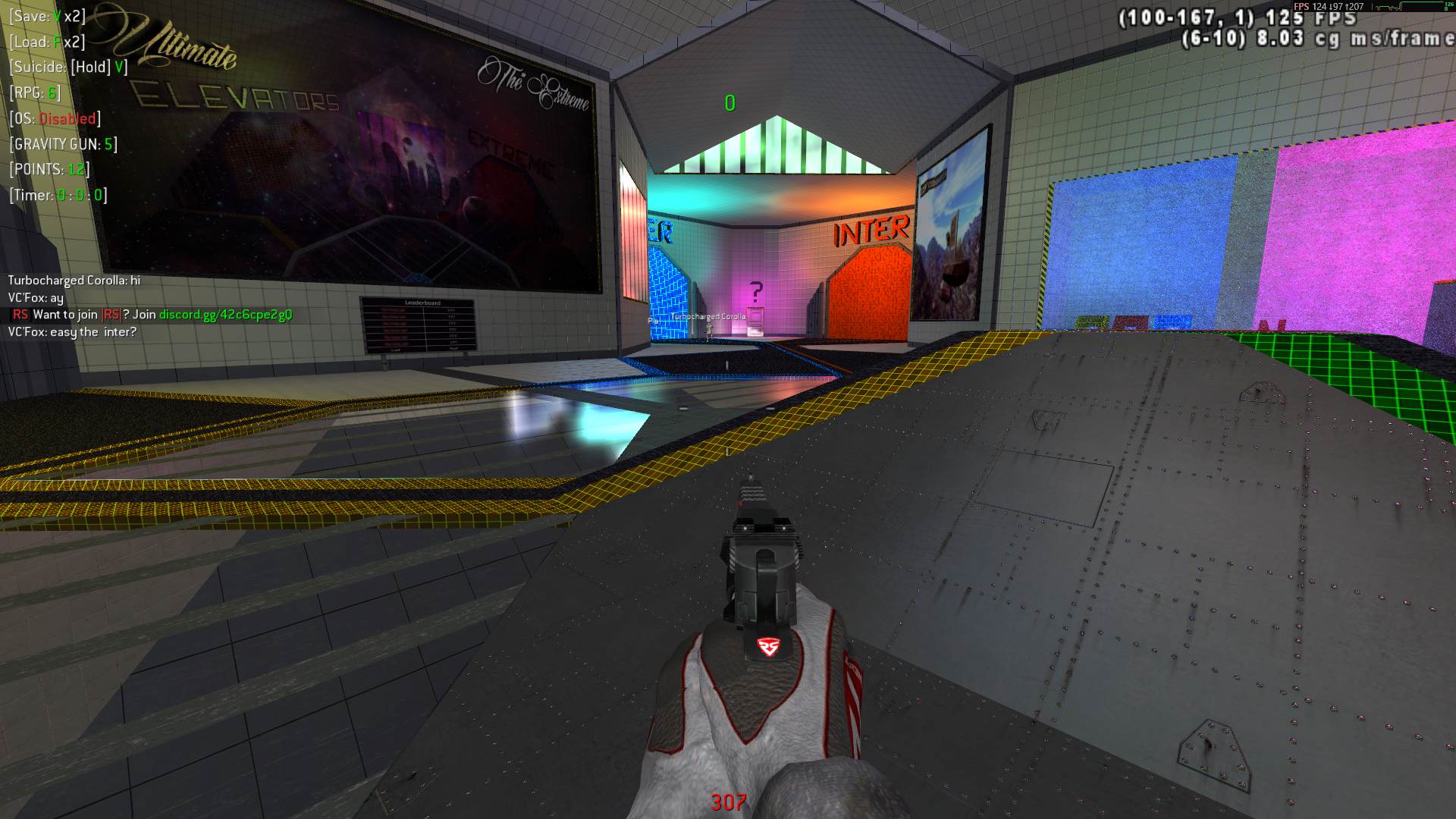The width and height of the screenshot is (1456, 819).
Task: Select the red RS clan tag in chat
Action: [x=20, y=313]
